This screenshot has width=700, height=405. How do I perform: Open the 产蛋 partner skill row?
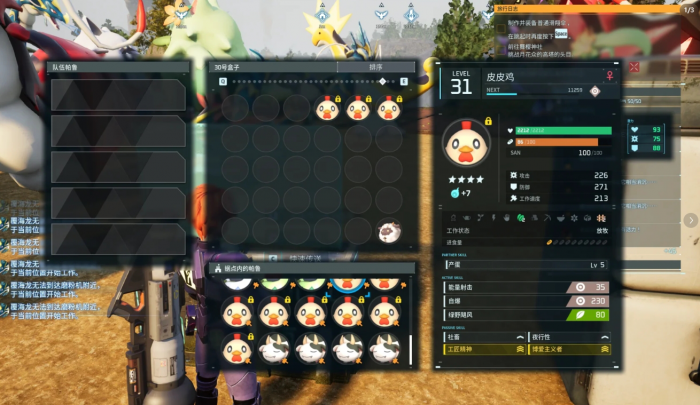[x=527, y=265]
